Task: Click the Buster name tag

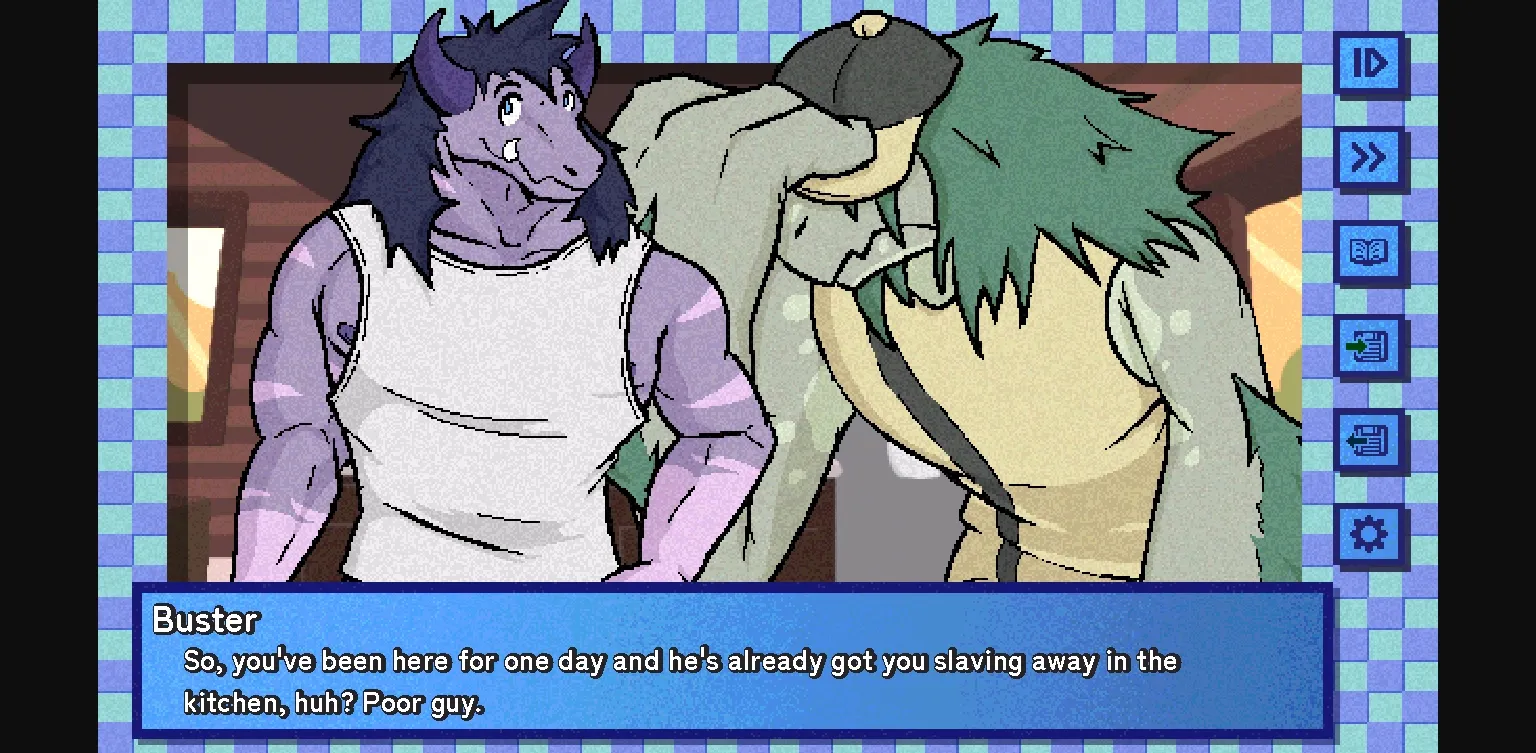Action: [x=204, y=620]
